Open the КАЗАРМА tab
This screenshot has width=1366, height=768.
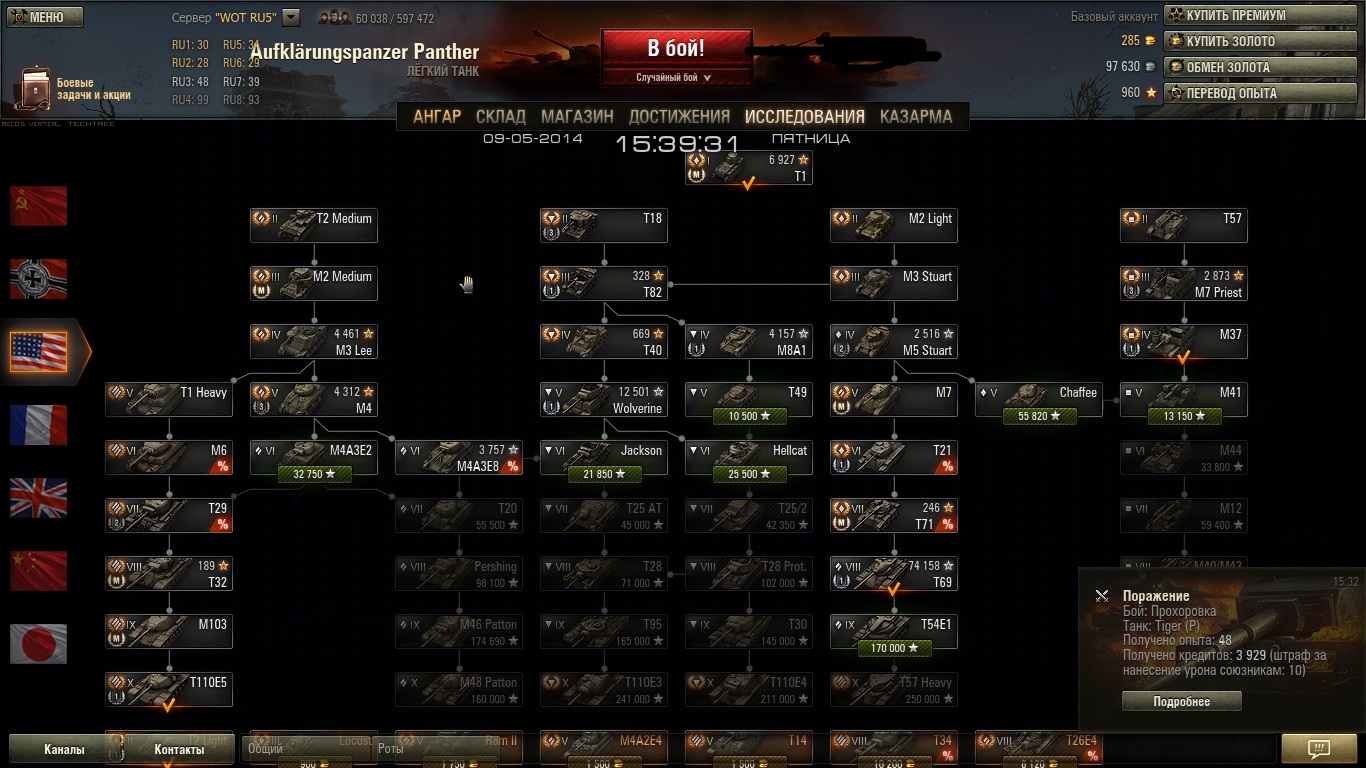915,116
